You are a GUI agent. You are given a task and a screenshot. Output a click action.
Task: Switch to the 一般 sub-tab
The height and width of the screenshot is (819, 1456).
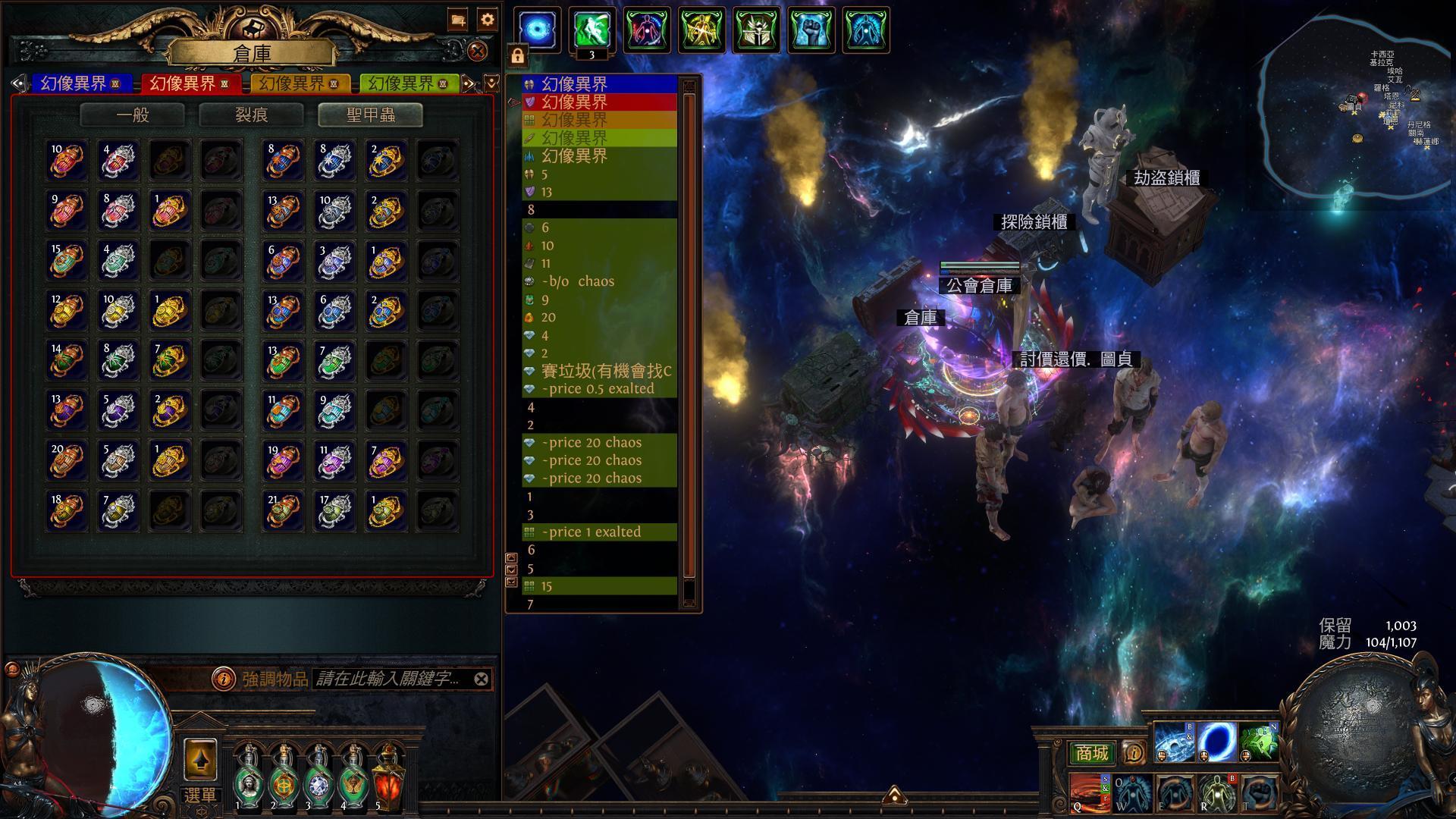133,115
